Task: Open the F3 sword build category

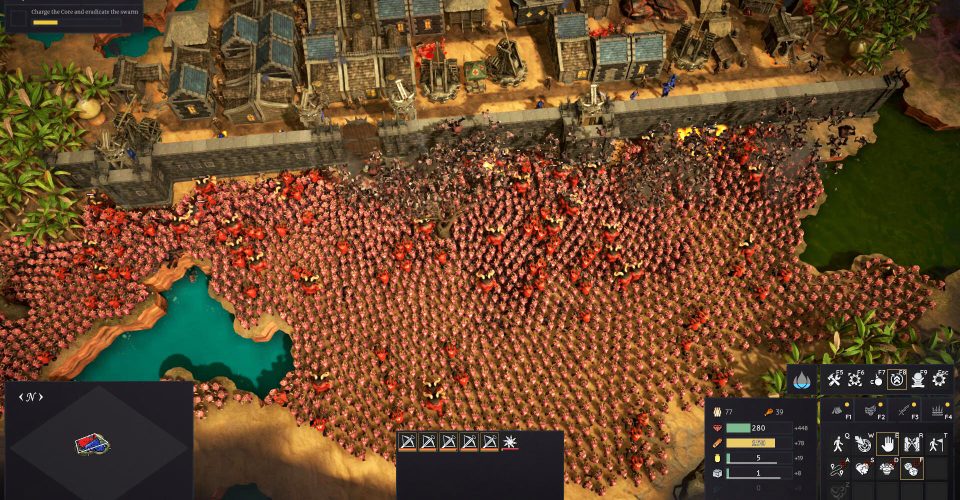Action: 906,410
